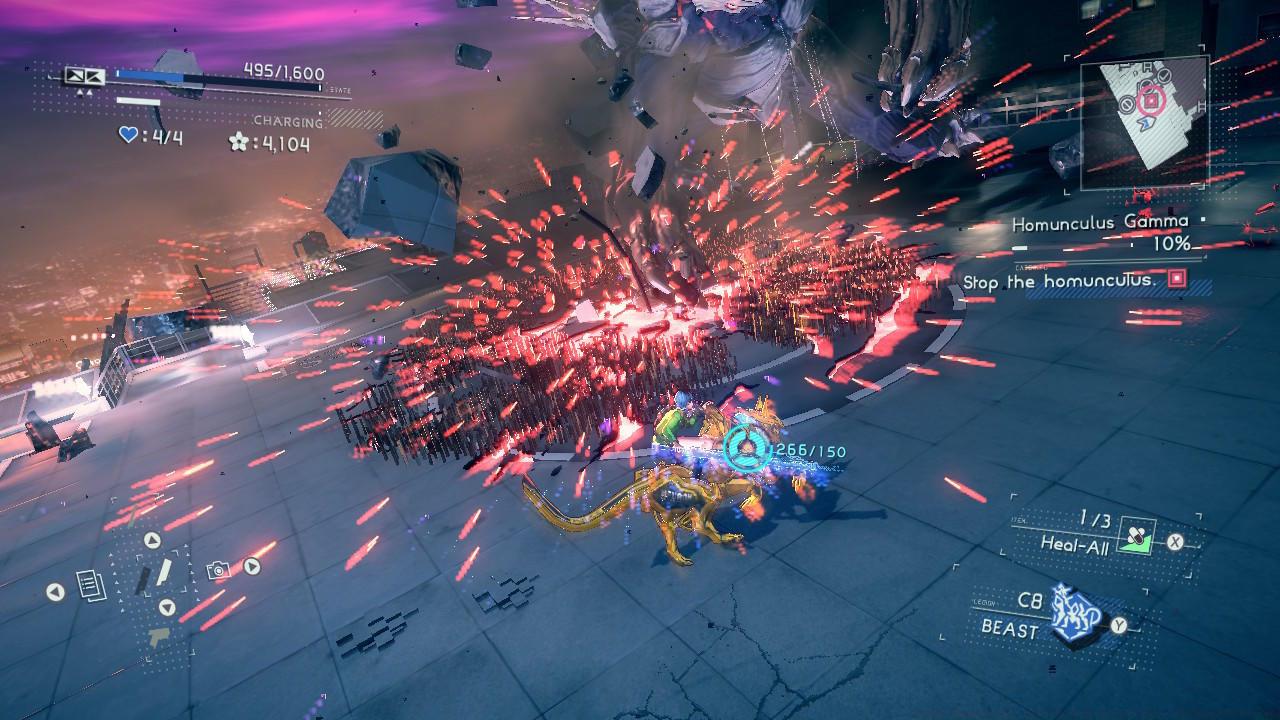Expand the d-pad up arrow option

[151, 540]
